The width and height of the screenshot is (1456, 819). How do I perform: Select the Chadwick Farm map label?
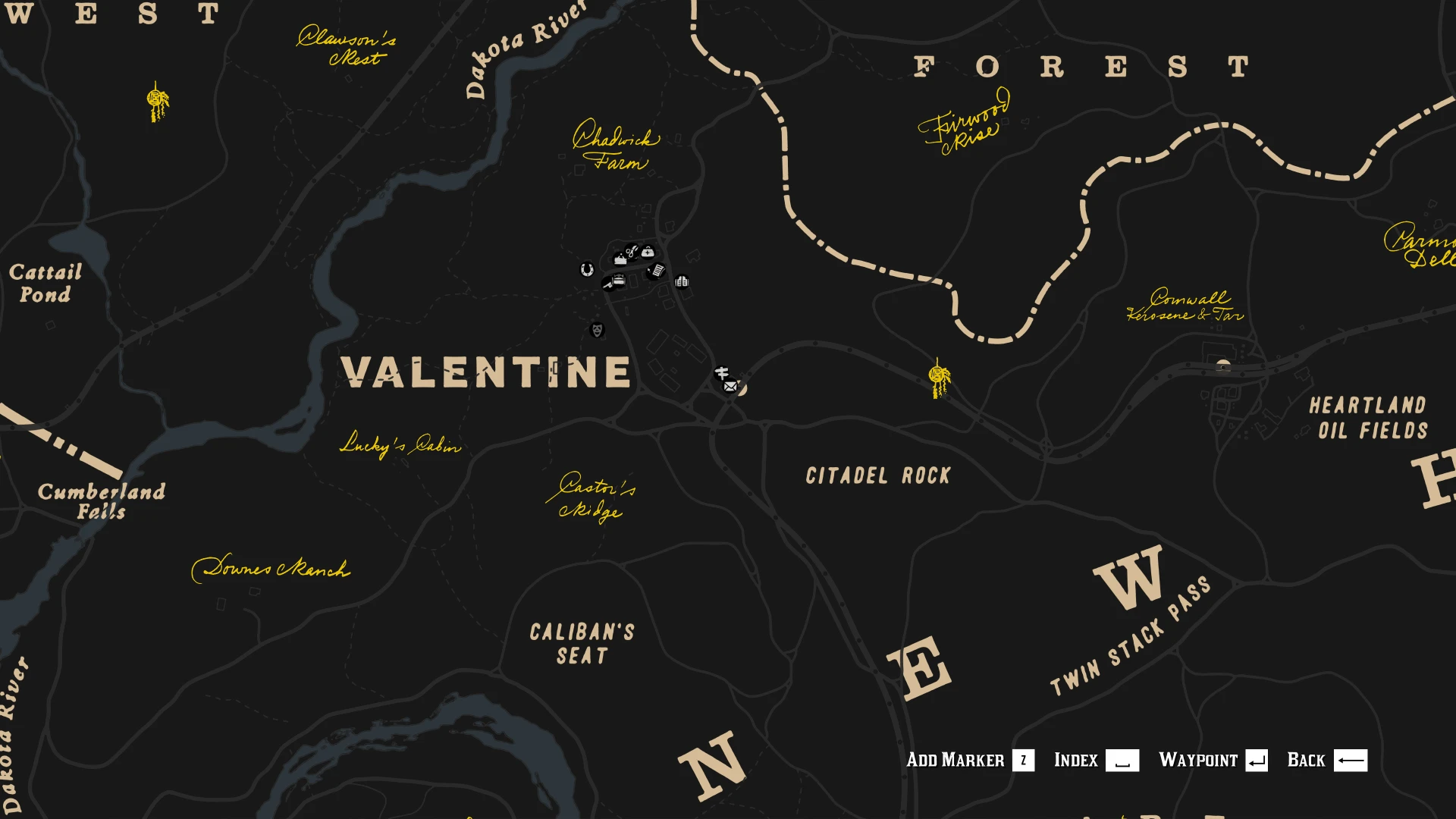[616, 149]
